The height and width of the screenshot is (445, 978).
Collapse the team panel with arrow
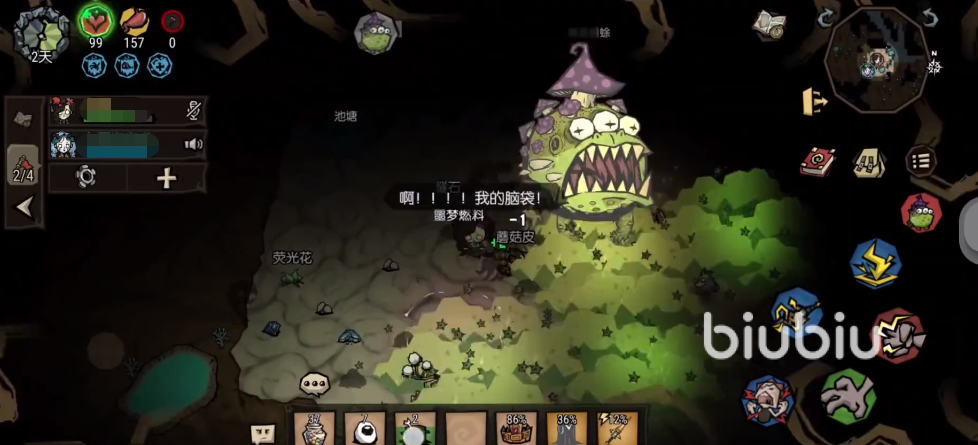pyautogui.click(x=24, y=207)
